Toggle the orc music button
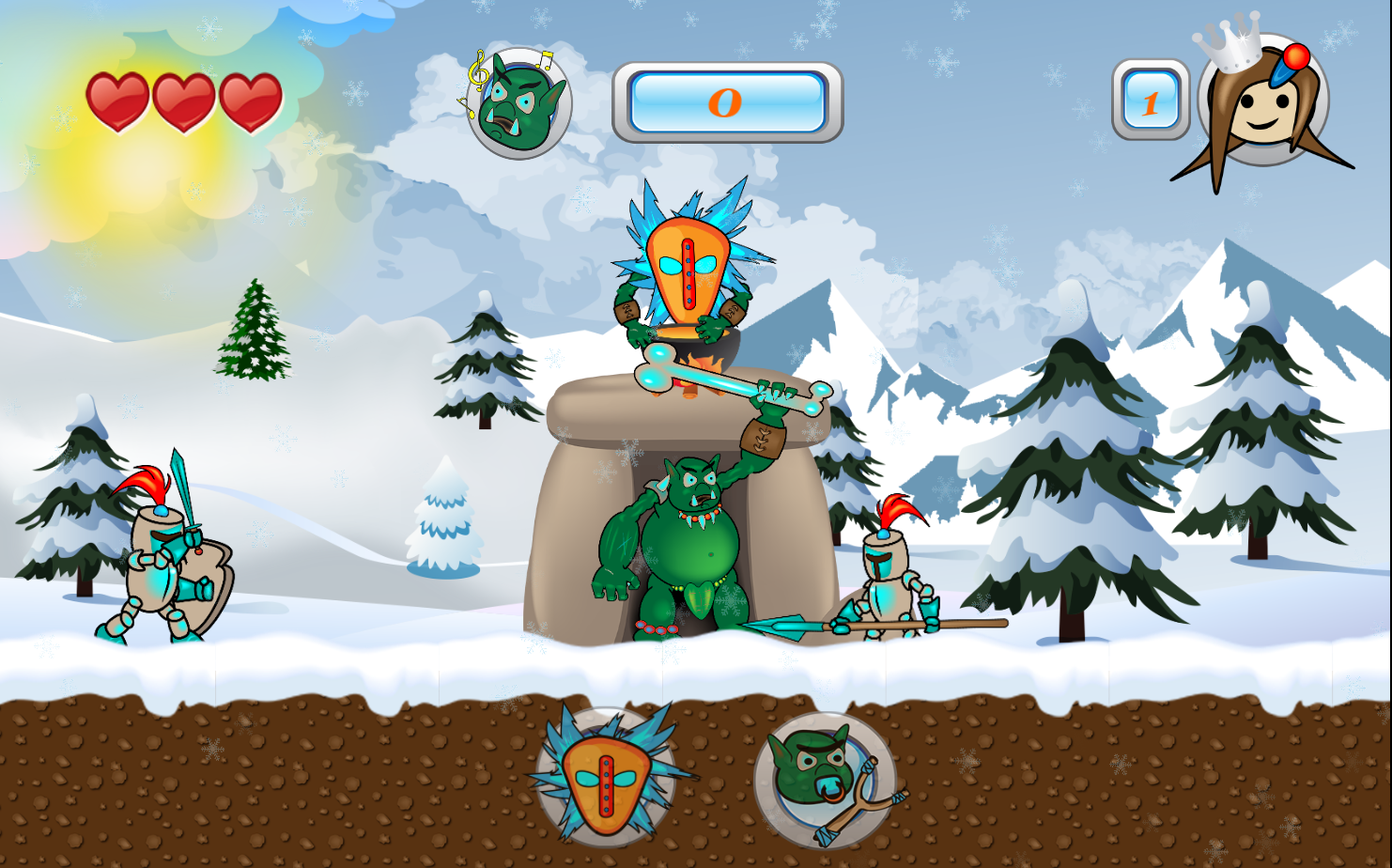 518,103
